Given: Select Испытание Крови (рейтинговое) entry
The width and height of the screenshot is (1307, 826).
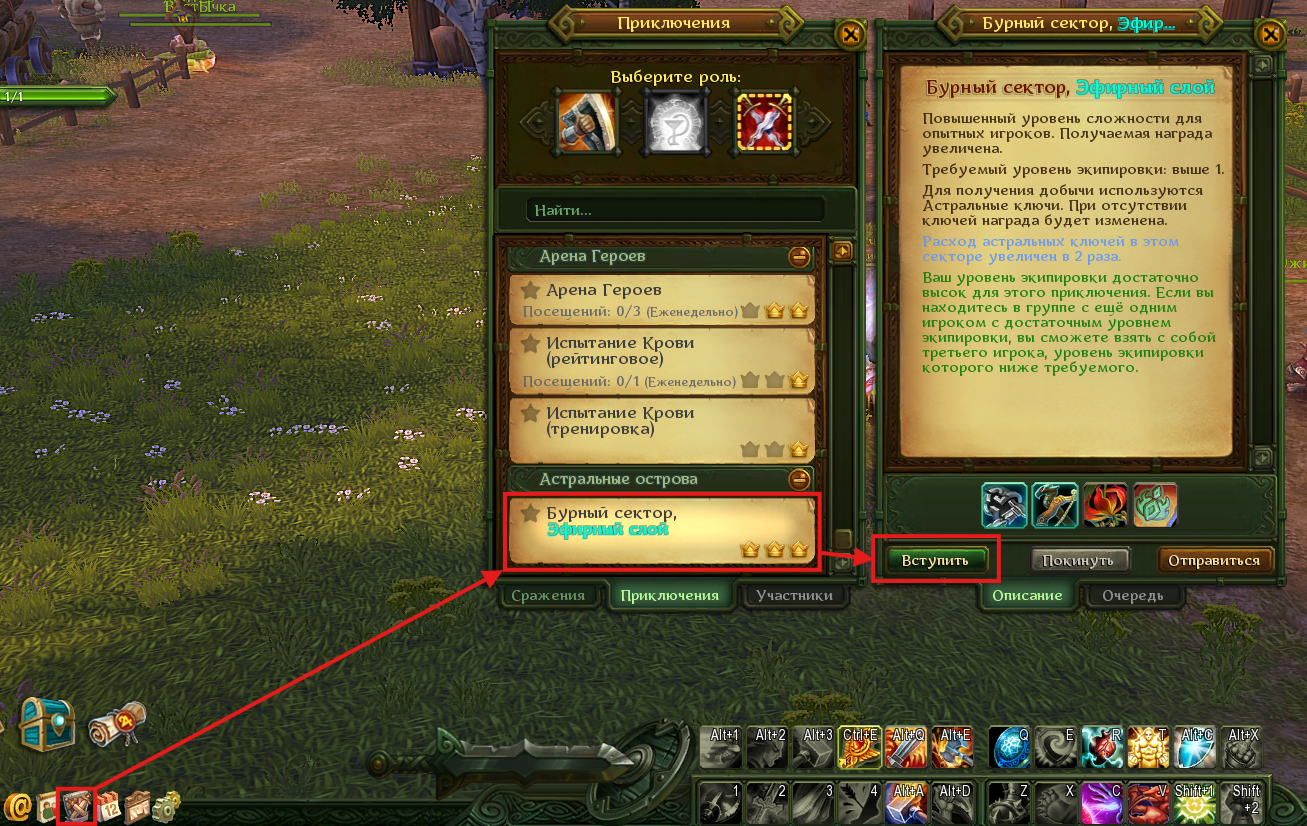Looking at the screenshot, I should tap(661, 360).
